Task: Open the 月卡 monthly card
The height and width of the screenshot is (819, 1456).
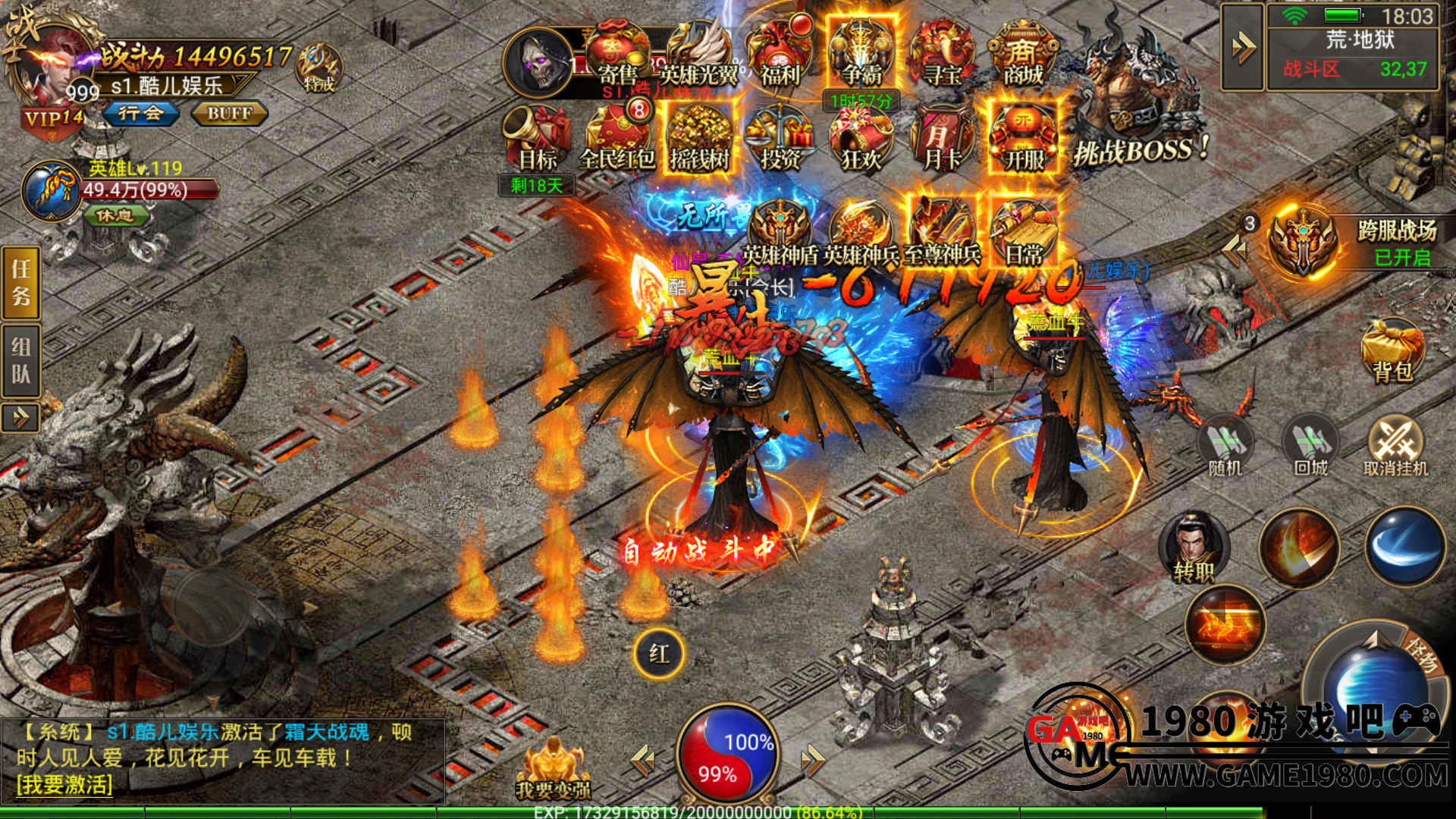Action: coord(943,140)
